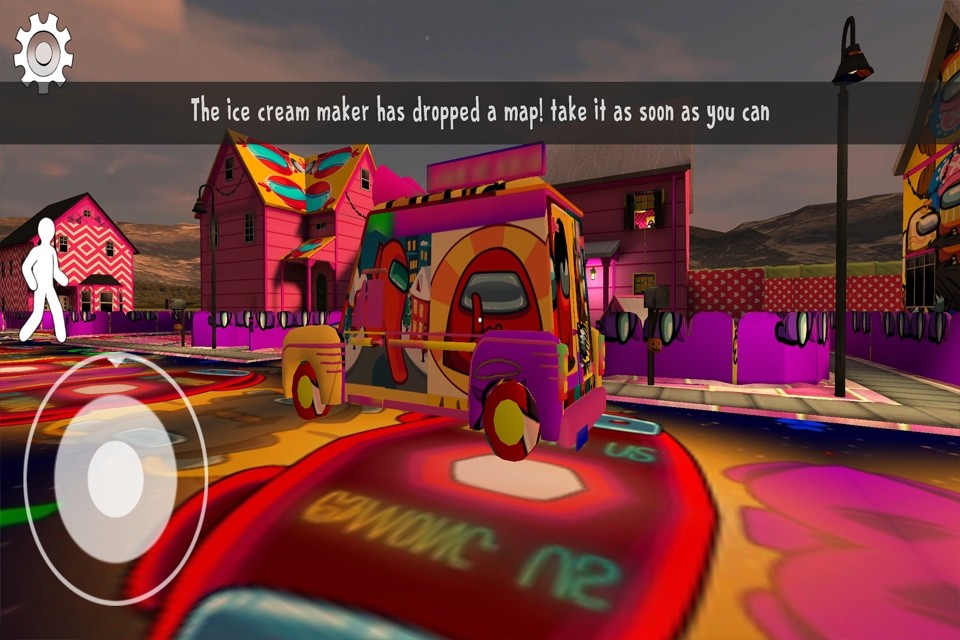Screen dimensions: 960x640
Task: Tap the virtual joystick thumb pad
Action: (x=114, y=478)
